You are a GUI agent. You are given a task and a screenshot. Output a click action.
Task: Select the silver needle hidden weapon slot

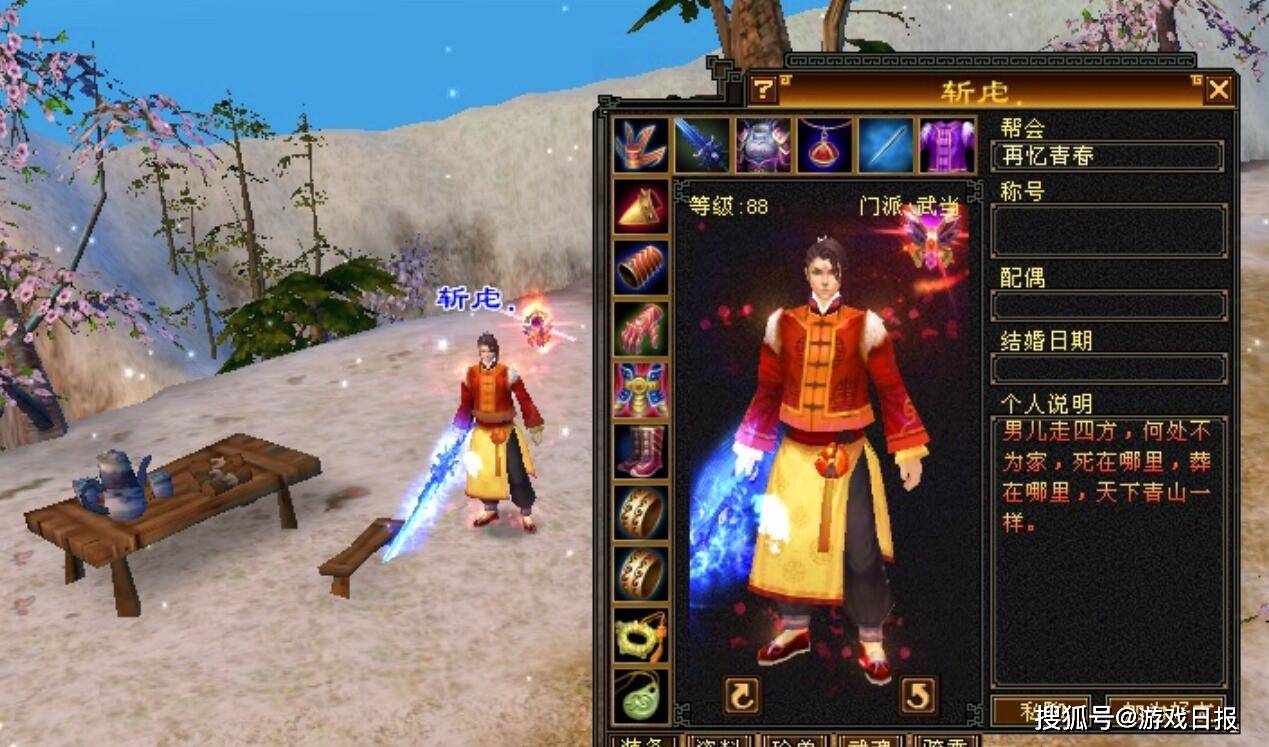886,146
